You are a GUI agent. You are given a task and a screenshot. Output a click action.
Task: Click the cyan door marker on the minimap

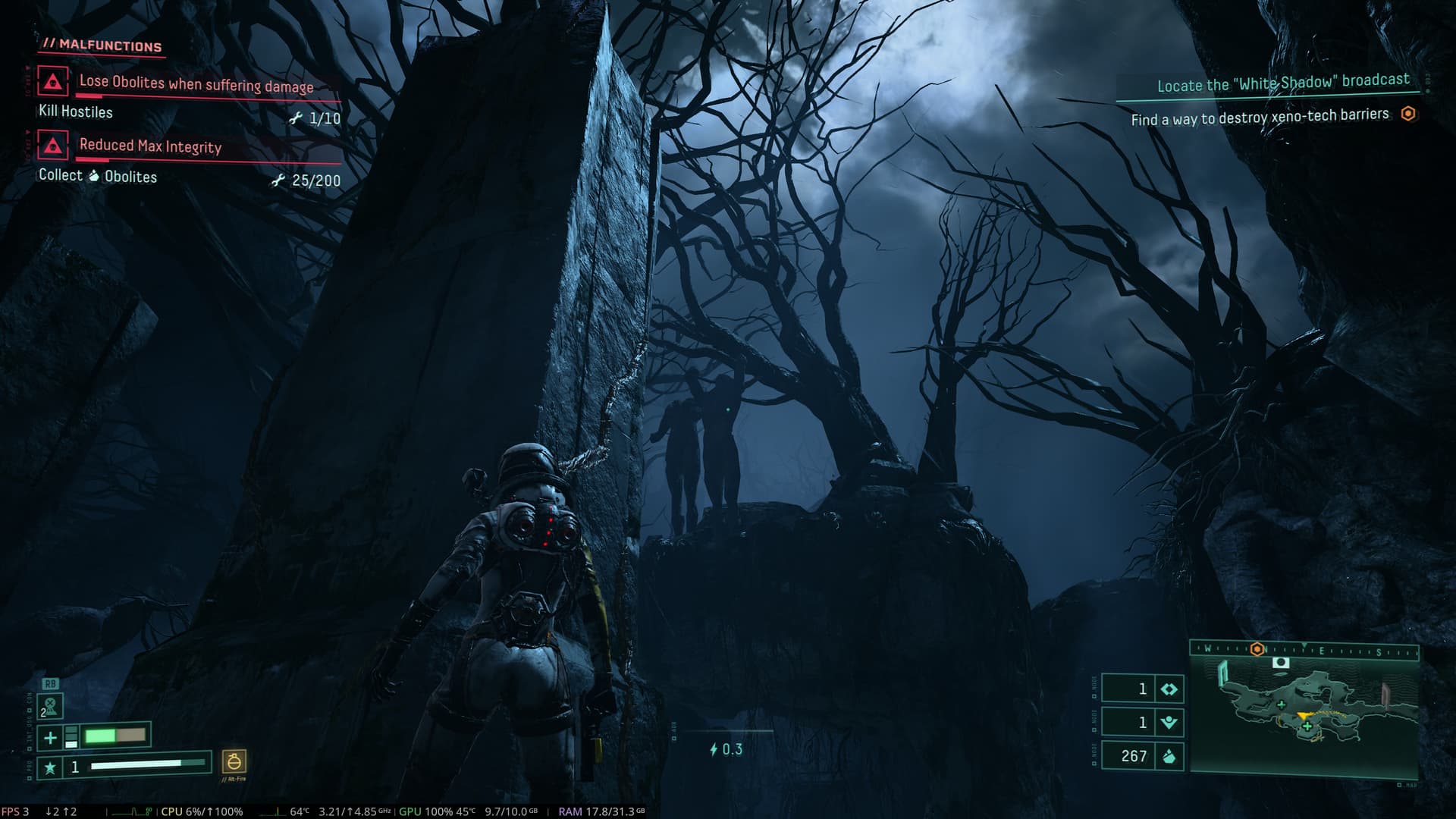(x=1222, y=673)
